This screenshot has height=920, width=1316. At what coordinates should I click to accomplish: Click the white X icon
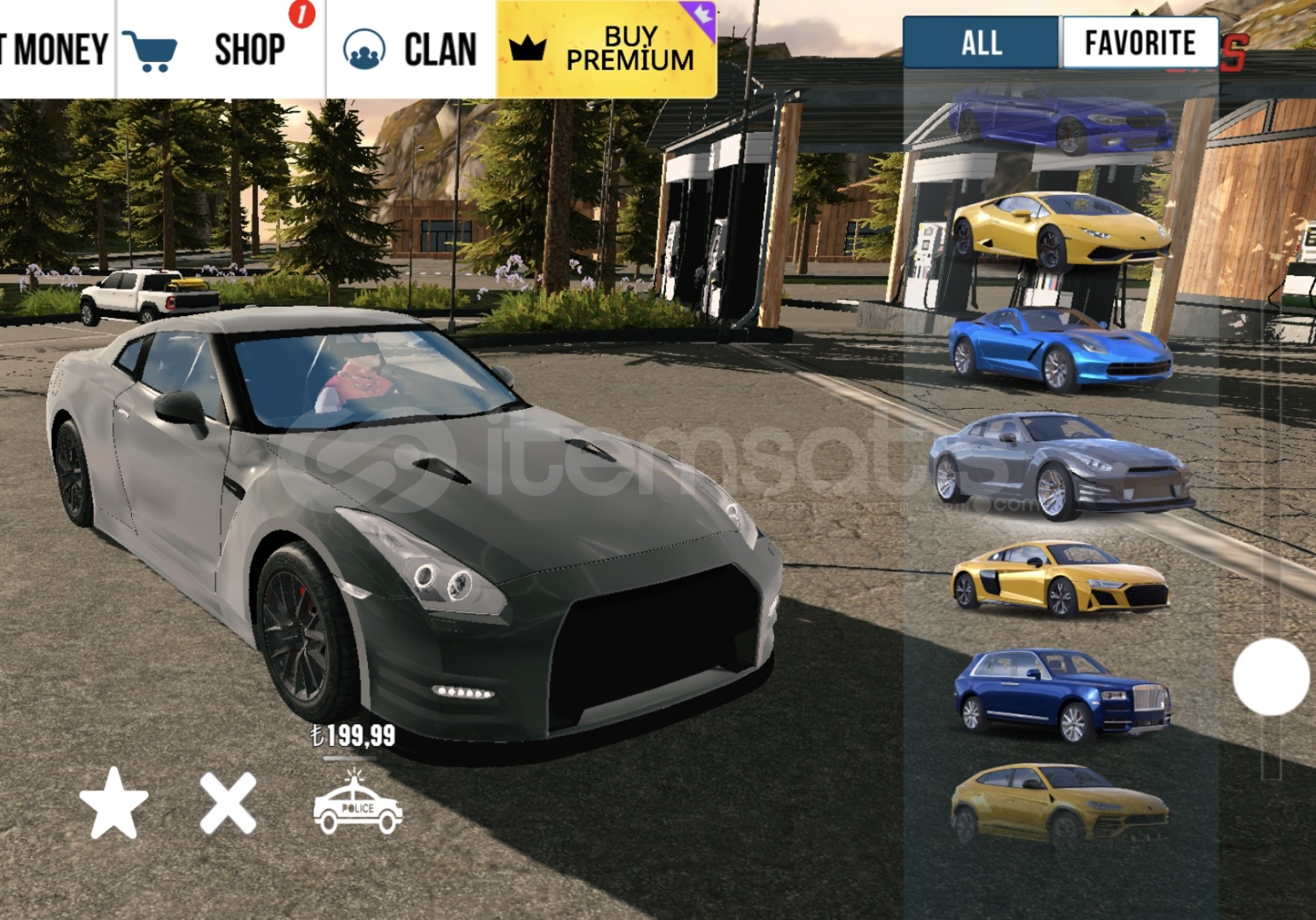228,803
